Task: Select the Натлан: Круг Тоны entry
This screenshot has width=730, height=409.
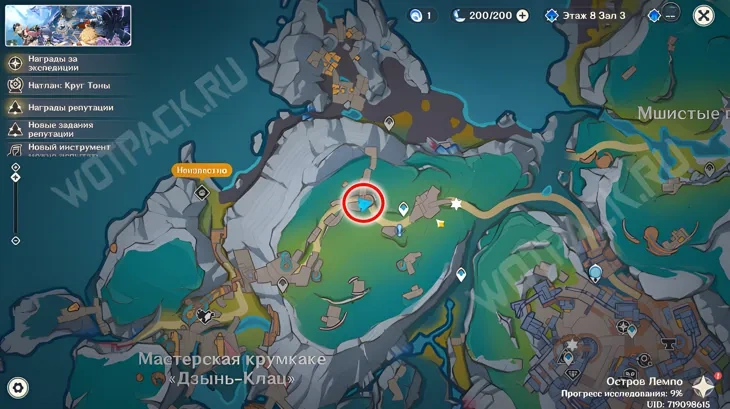Action: point(17,85)
